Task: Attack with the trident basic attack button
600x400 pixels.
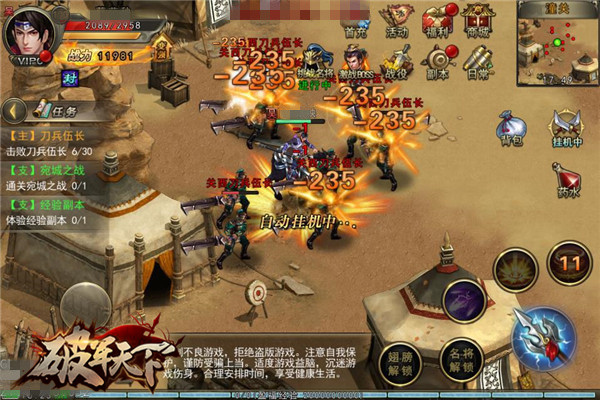Action: [x=543, y=336]
